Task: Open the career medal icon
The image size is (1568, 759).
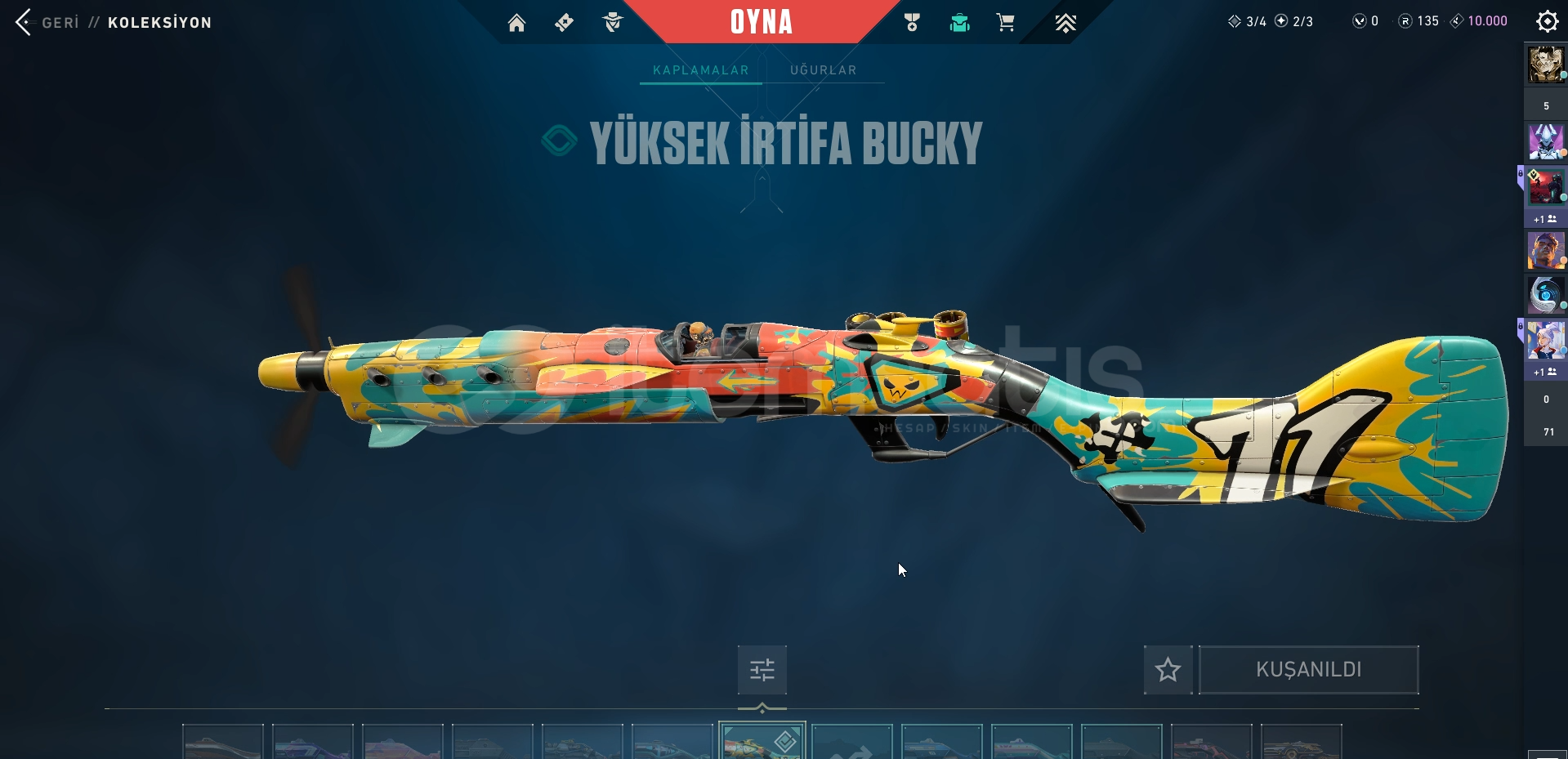Action: tap(912, 23)
